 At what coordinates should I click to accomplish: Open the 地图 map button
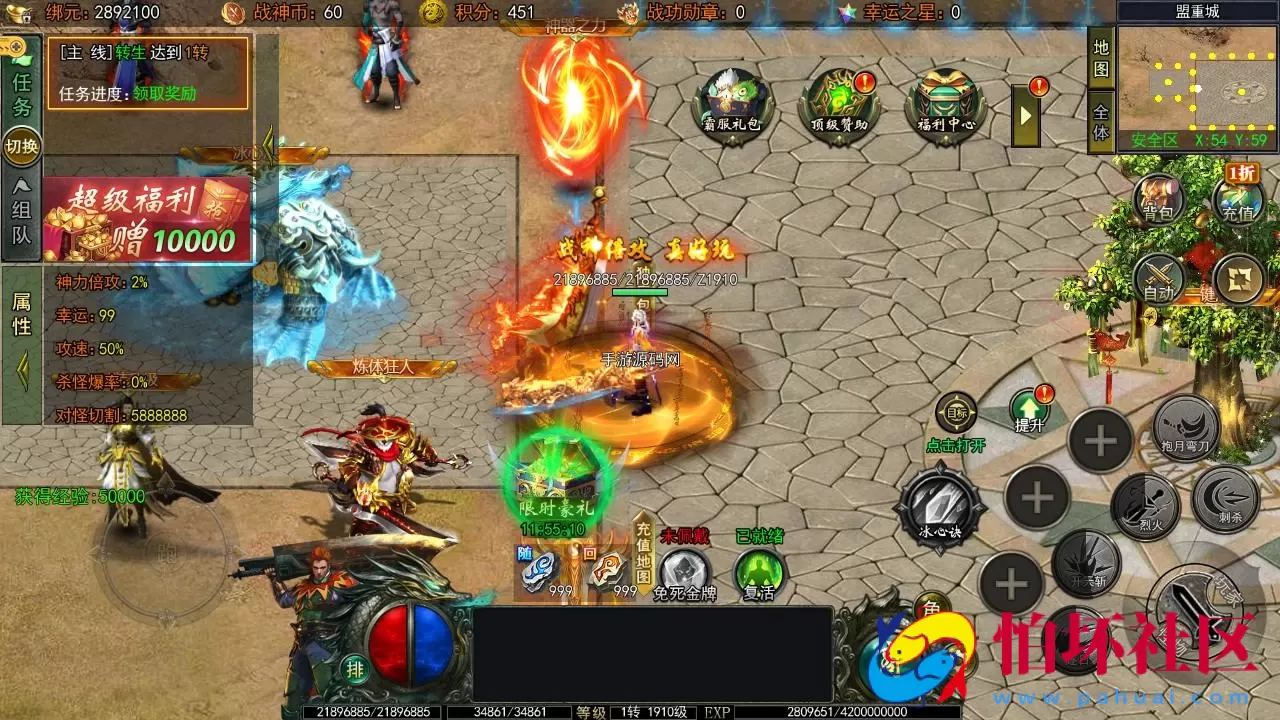coord(1101,58)
